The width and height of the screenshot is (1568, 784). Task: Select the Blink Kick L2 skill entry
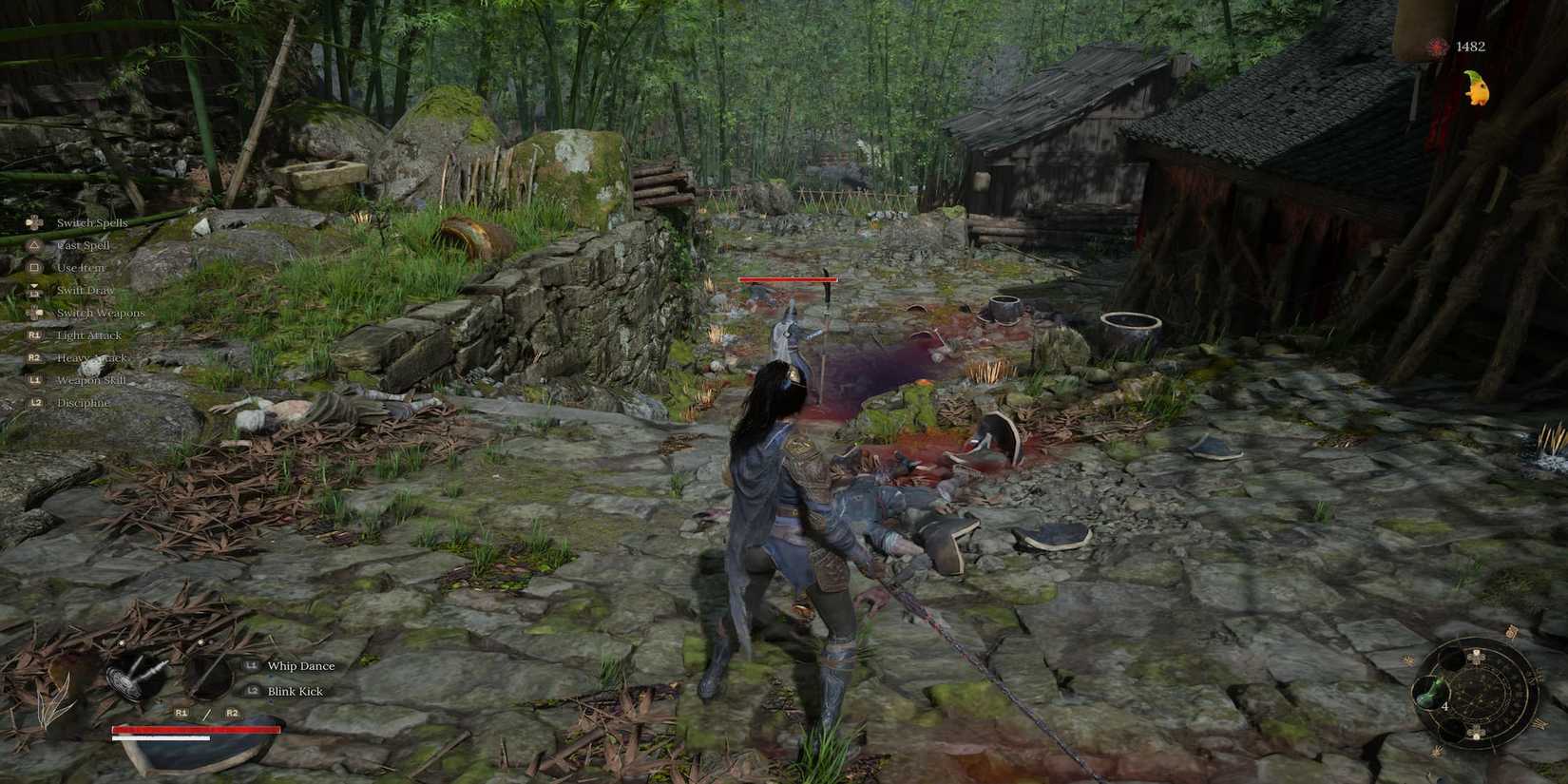(293, 691)
